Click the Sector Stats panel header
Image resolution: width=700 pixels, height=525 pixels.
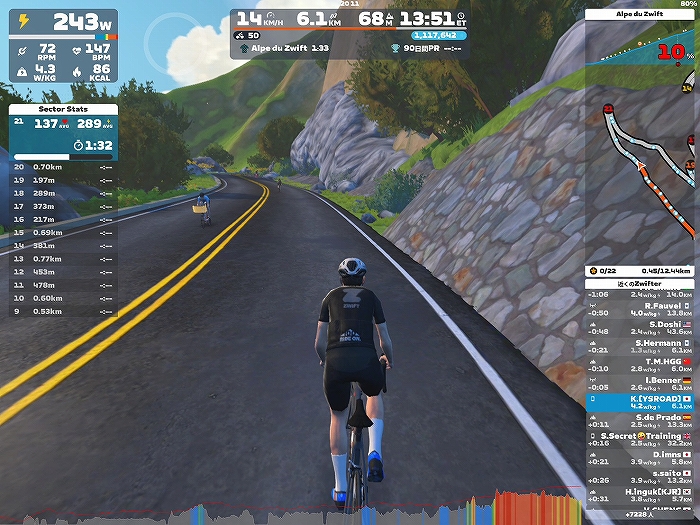(x=64, y=108)
